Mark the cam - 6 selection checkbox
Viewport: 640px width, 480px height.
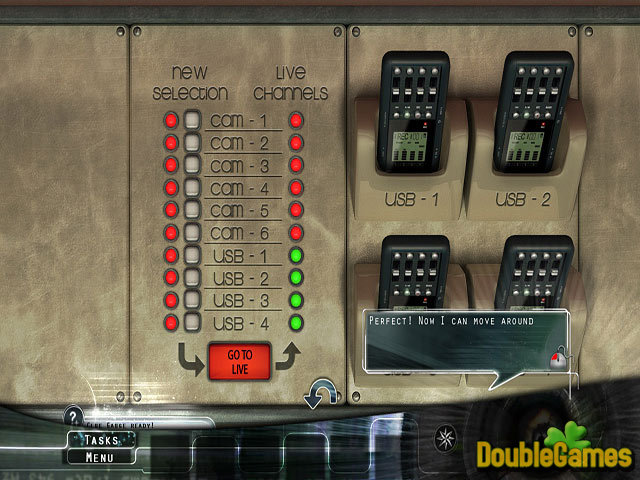coord(192,233)
